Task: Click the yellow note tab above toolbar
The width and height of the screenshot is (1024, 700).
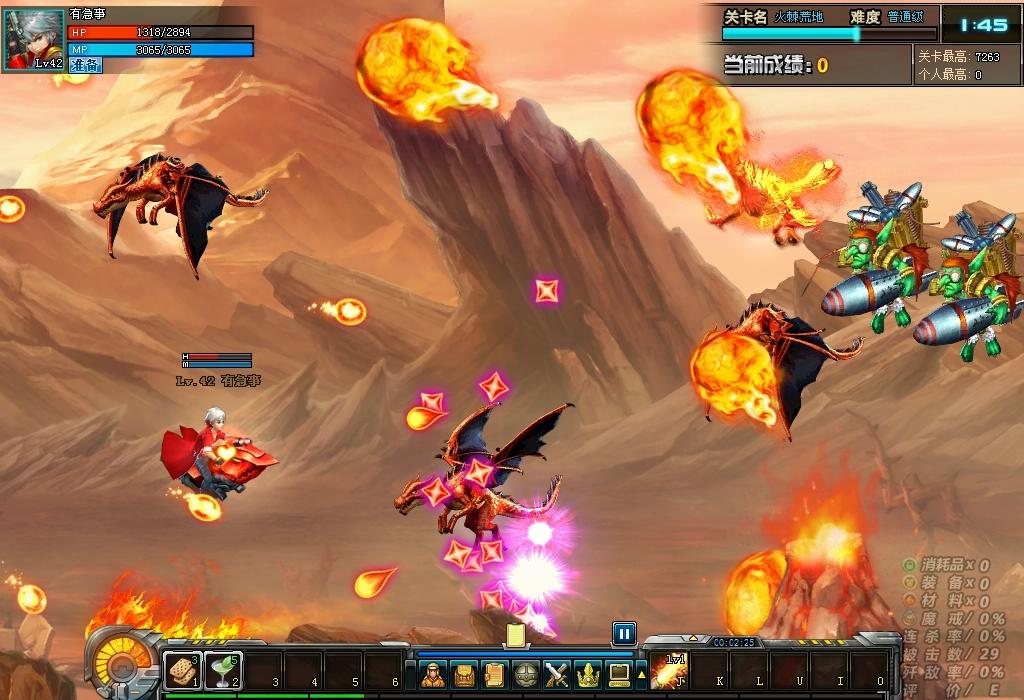Action: click(516, 635)
